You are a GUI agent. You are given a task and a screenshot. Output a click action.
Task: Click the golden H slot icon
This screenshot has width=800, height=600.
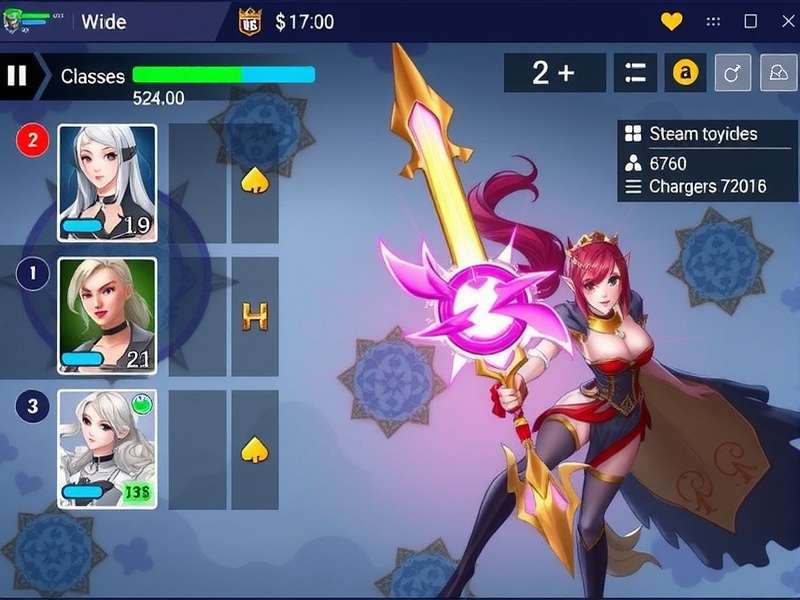(x=255, y=317)
